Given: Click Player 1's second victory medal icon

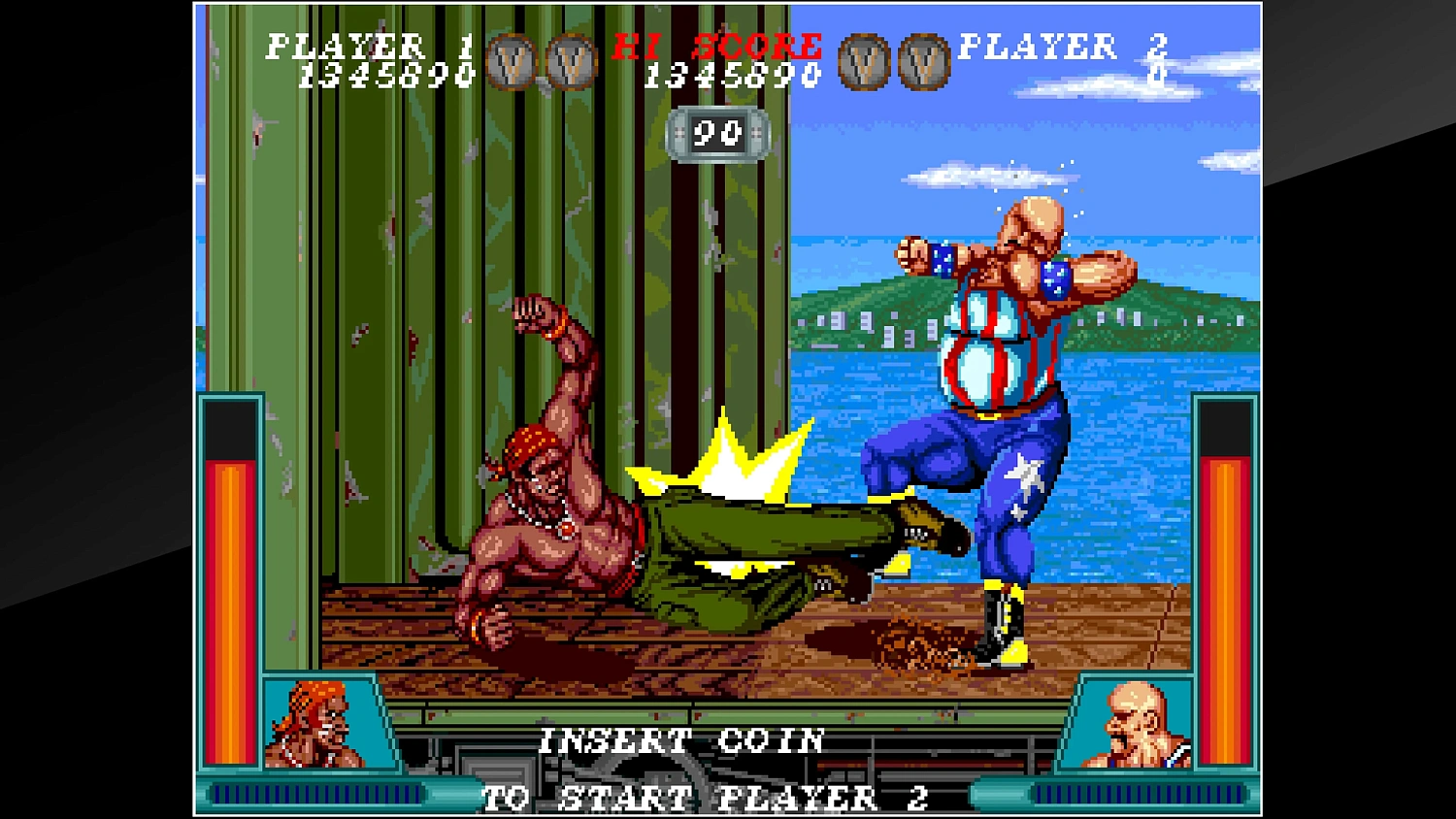Looking at the screenshot, I should click(x=573, y=60).
